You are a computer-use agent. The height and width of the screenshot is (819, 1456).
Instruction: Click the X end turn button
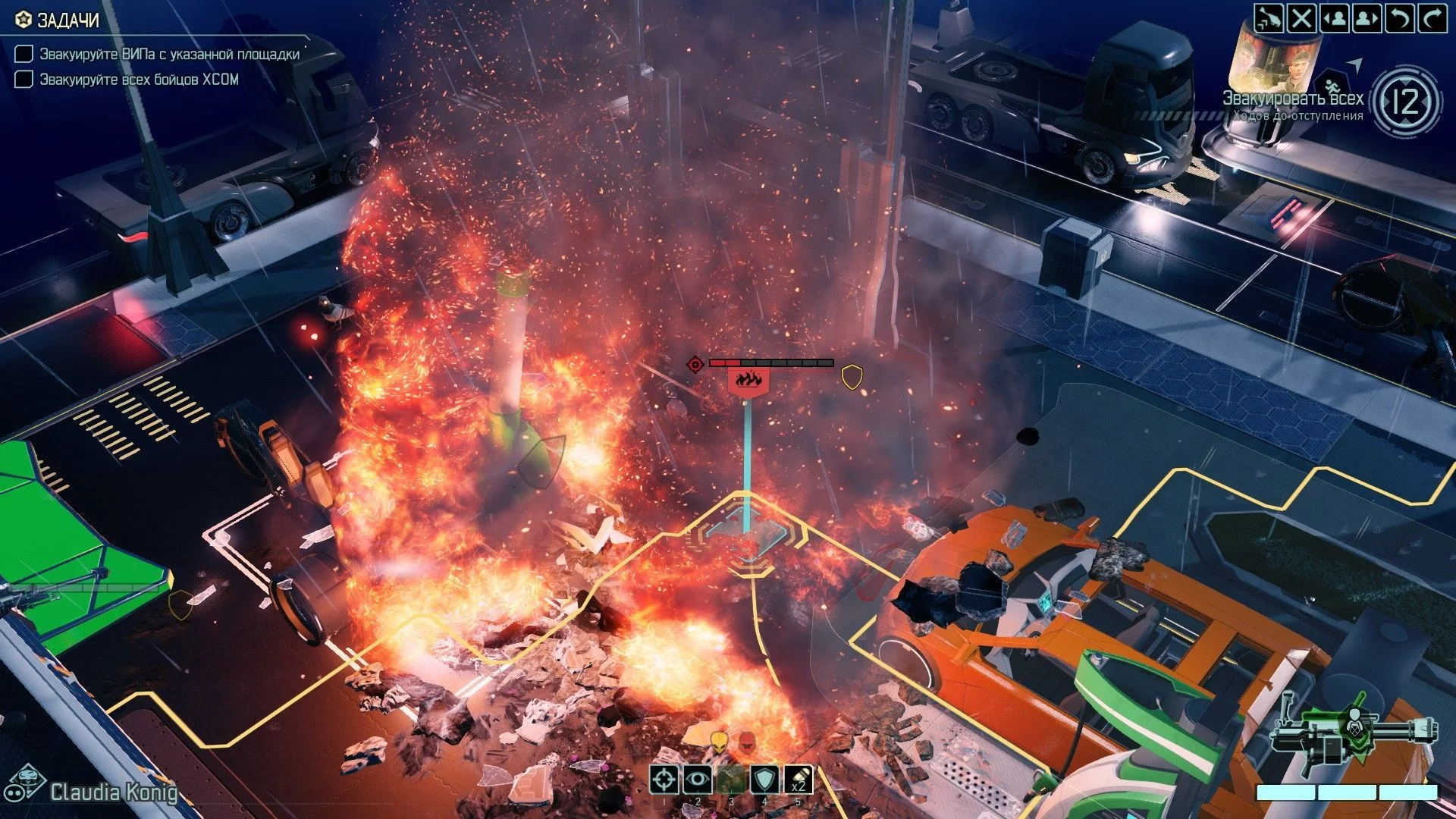pyautogui.click(x=1302, y=17)
